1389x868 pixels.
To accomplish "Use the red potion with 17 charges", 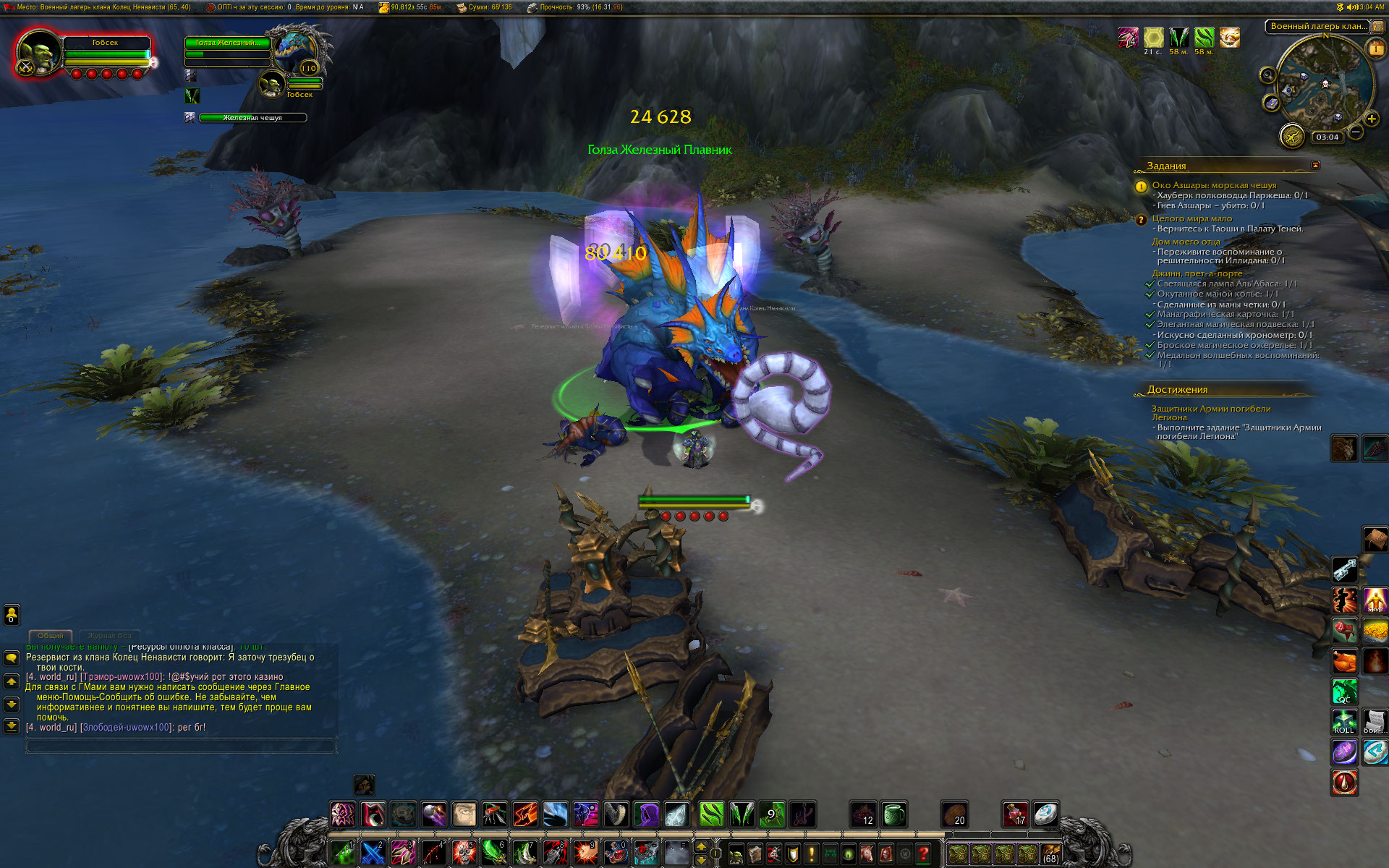I will pyautogui.click(x=1014, y=814).
